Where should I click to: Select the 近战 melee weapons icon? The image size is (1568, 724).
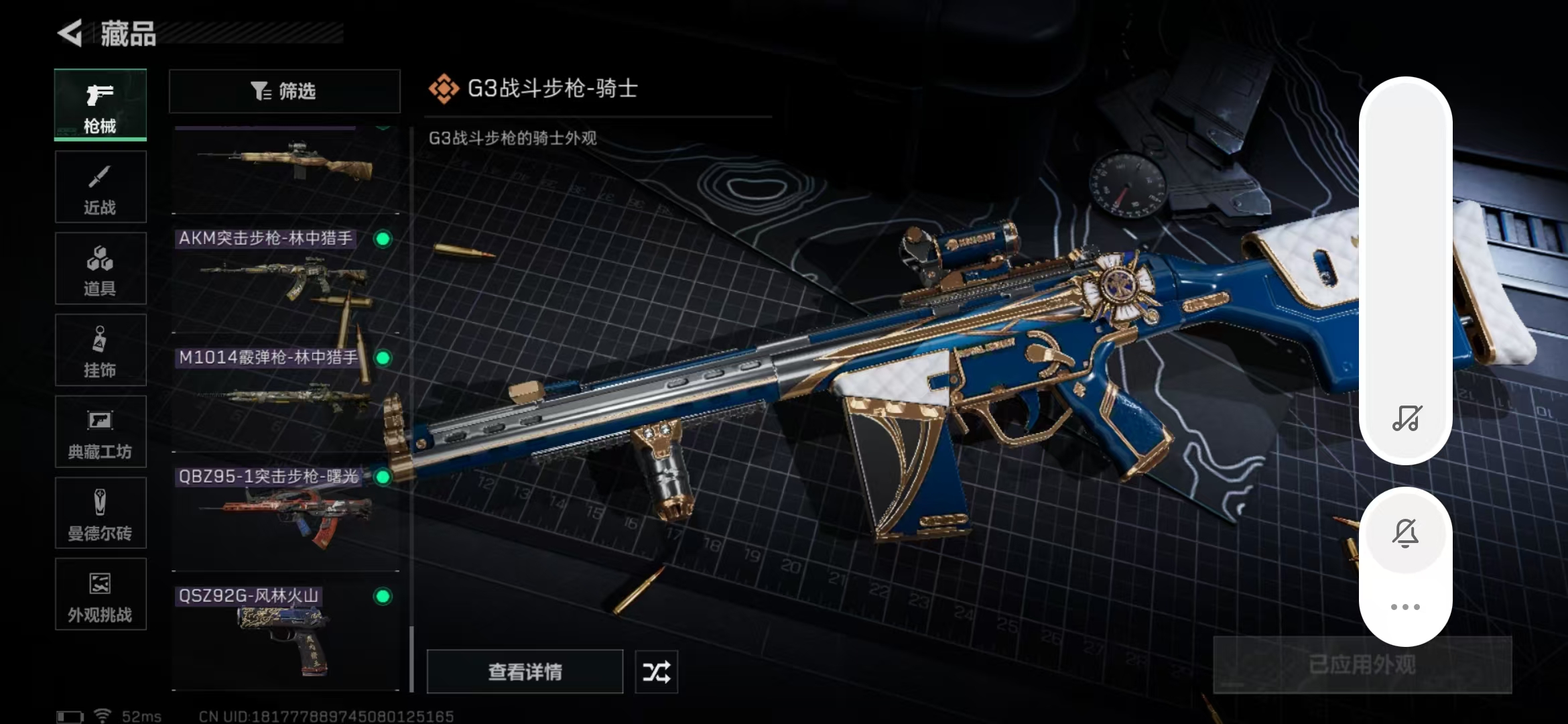tap(100, 186)
